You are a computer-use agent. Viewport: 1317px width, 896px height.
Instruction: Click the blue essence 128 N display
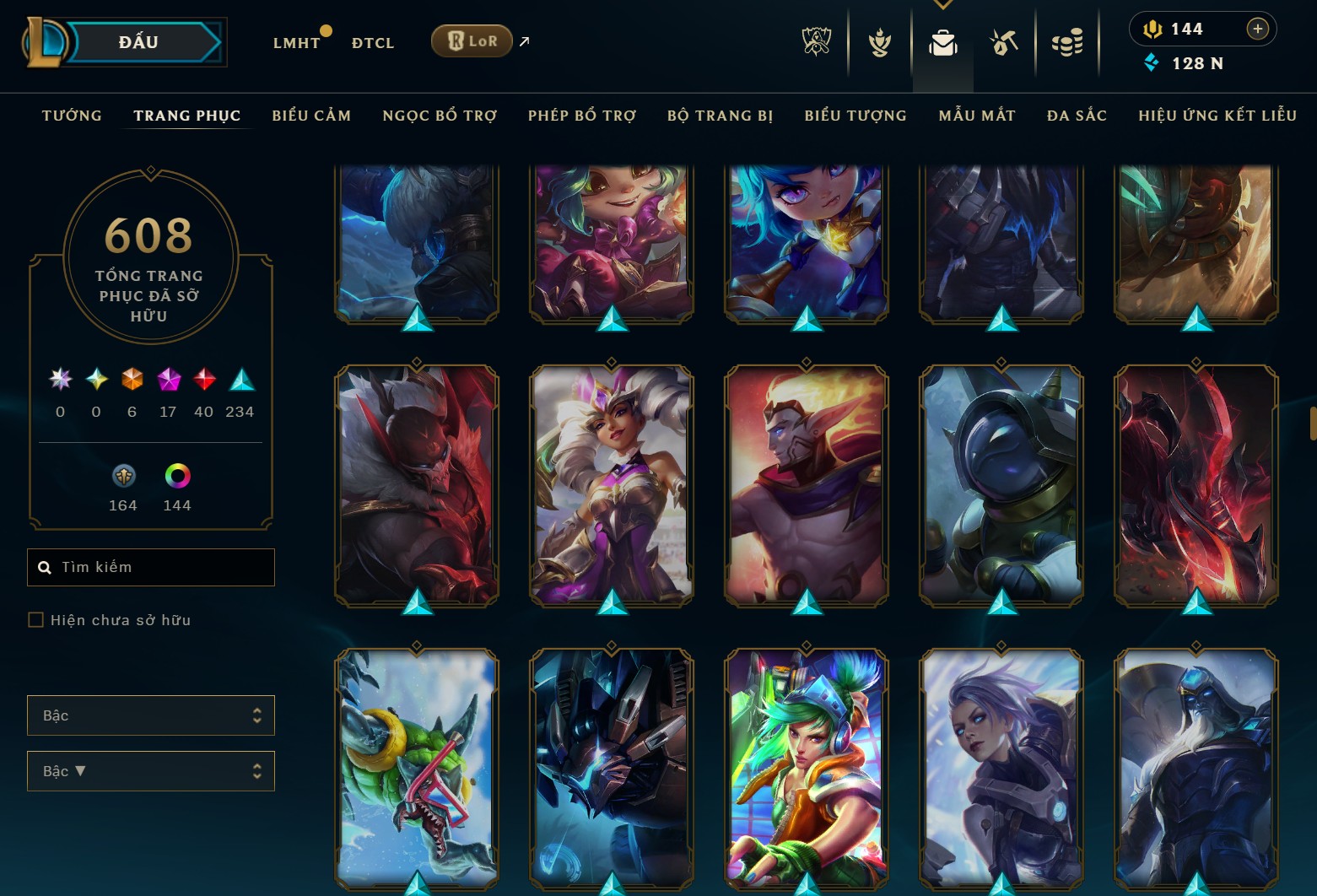[1185, 63]
